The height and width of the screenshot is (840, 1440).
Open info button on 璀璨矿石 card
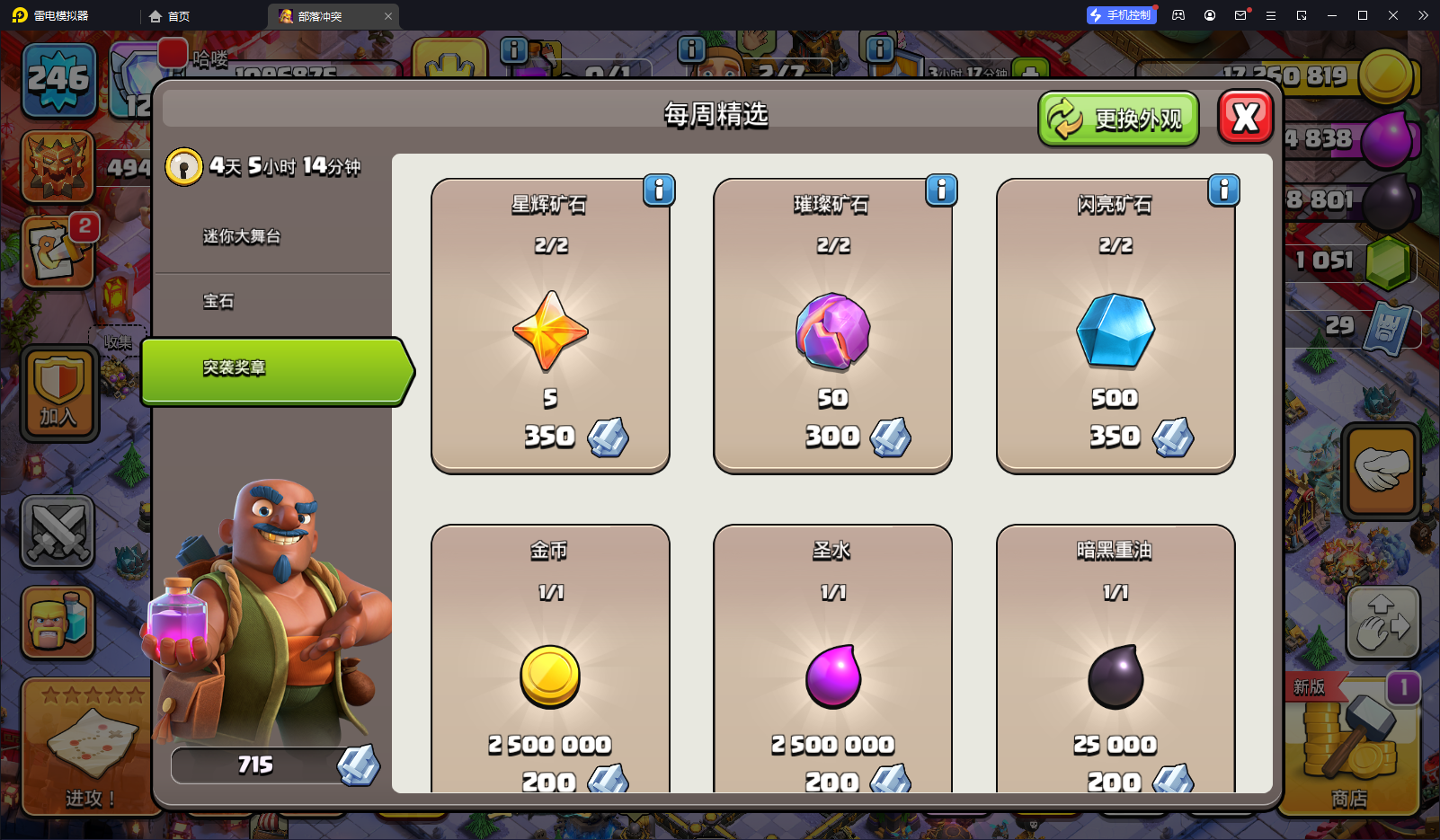941,190
